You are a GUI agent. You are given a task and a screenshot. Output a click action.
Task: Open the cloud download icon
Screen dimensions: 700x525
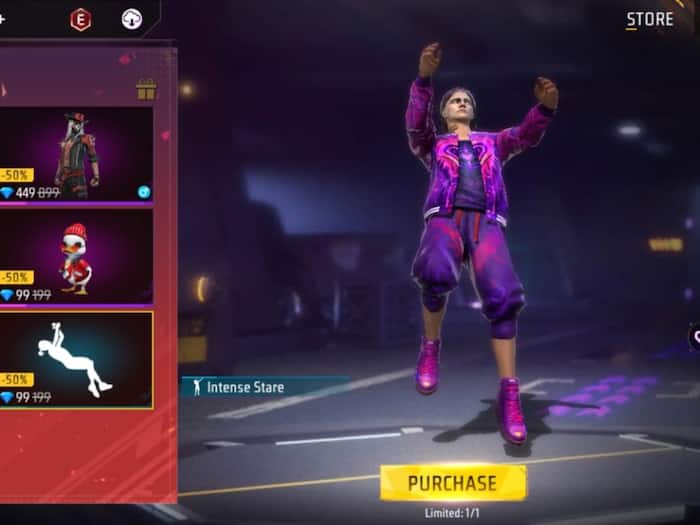click(x=131, y=19)
